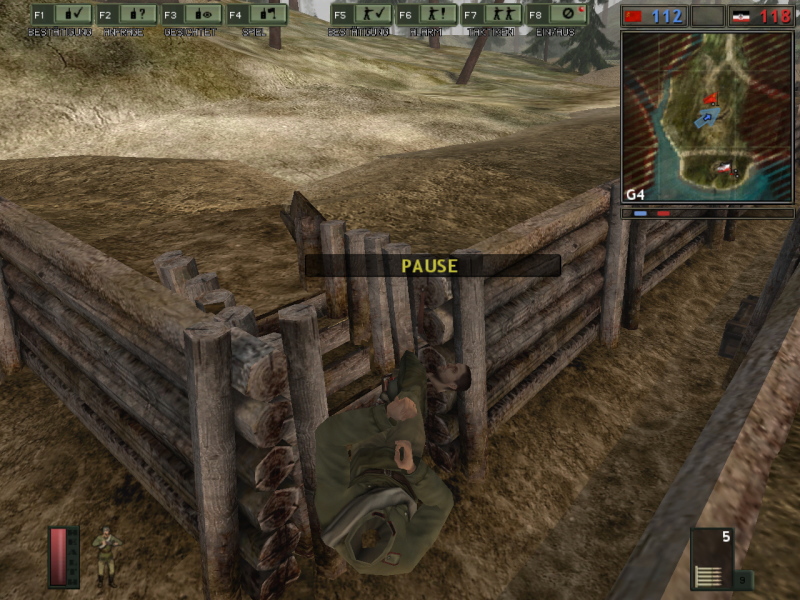This screenshot has height=600, width=800.
Task: Open the F7 tactics command
Action: (x=491, y=15)
